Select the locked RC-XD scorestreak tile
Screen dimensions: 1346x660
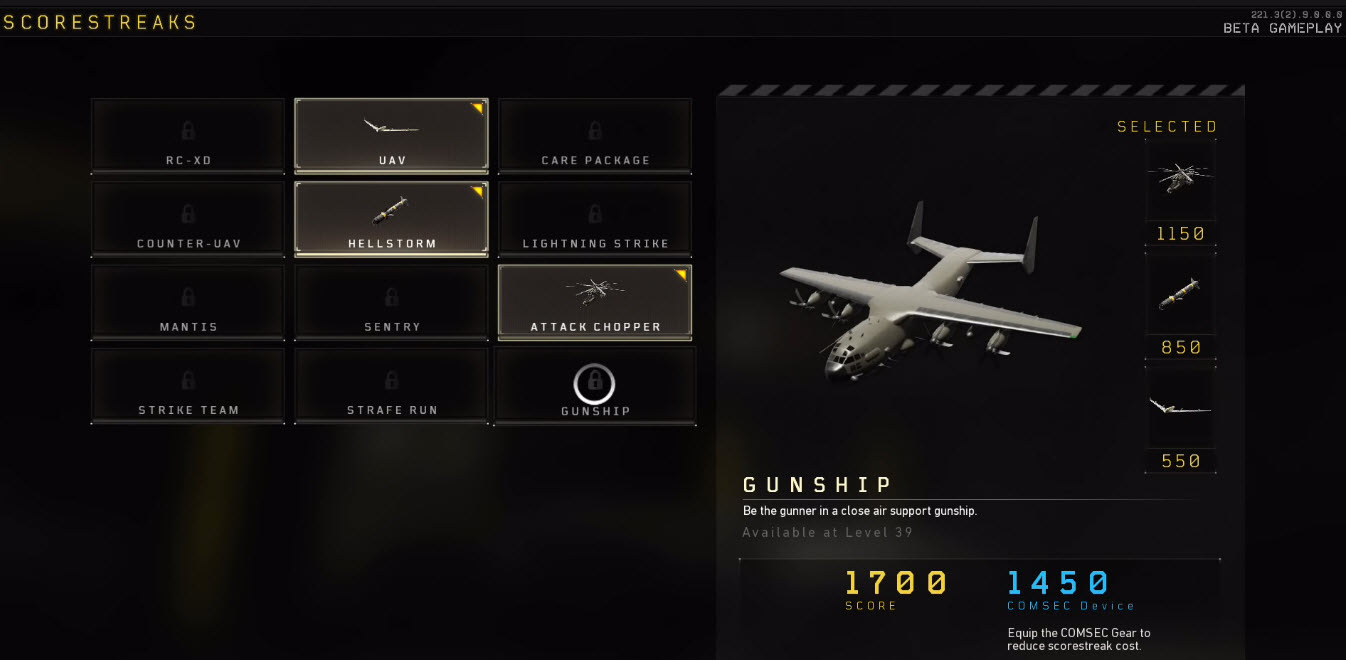tap(188, 135)
